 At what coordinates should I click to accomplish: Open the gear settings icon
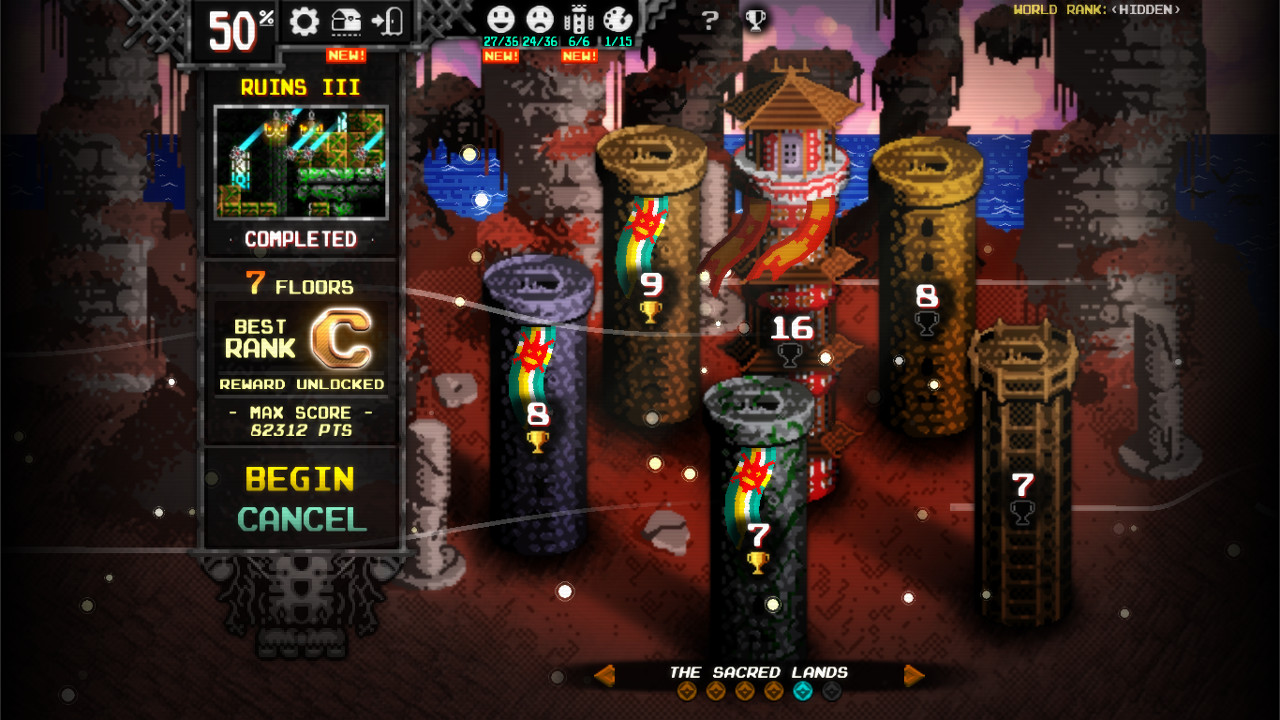click(x=304, y=22)
